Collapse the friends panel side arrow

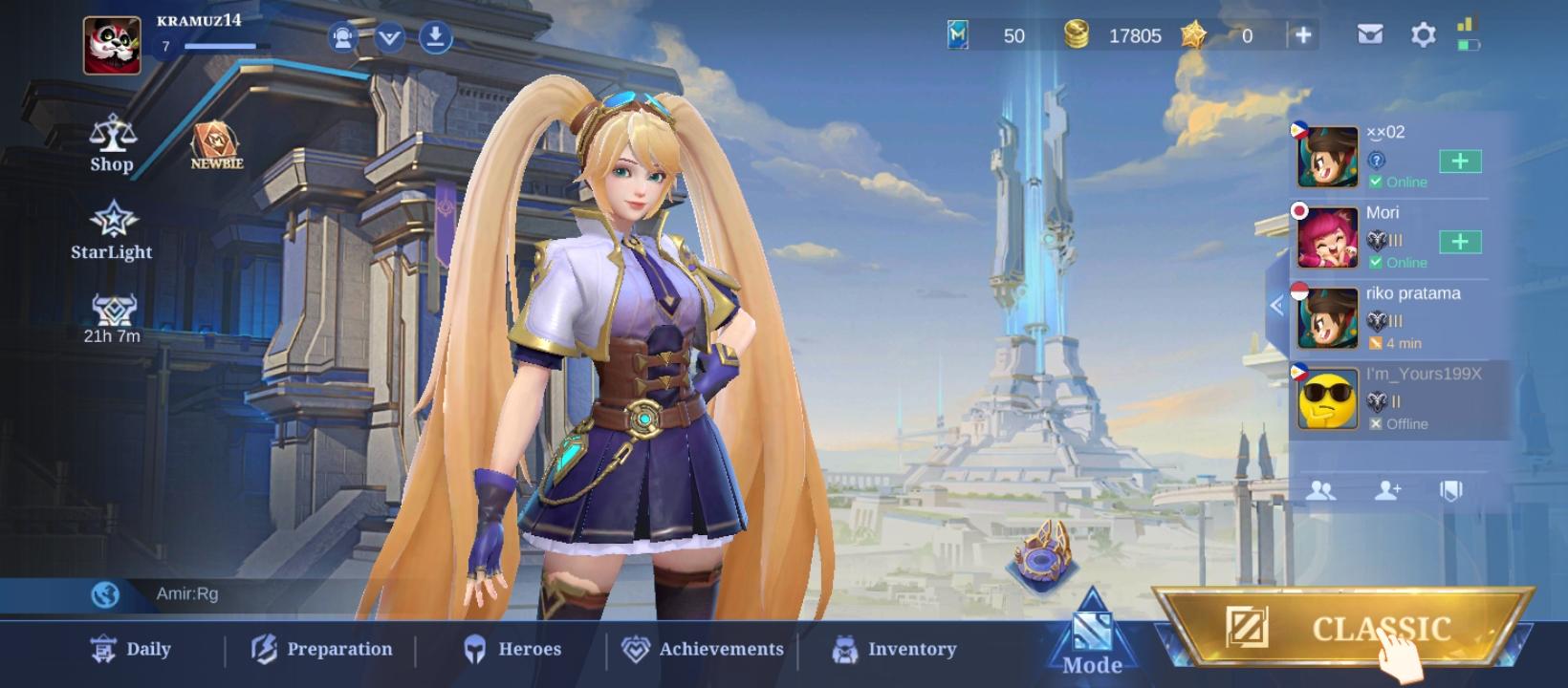point(1275,304)
